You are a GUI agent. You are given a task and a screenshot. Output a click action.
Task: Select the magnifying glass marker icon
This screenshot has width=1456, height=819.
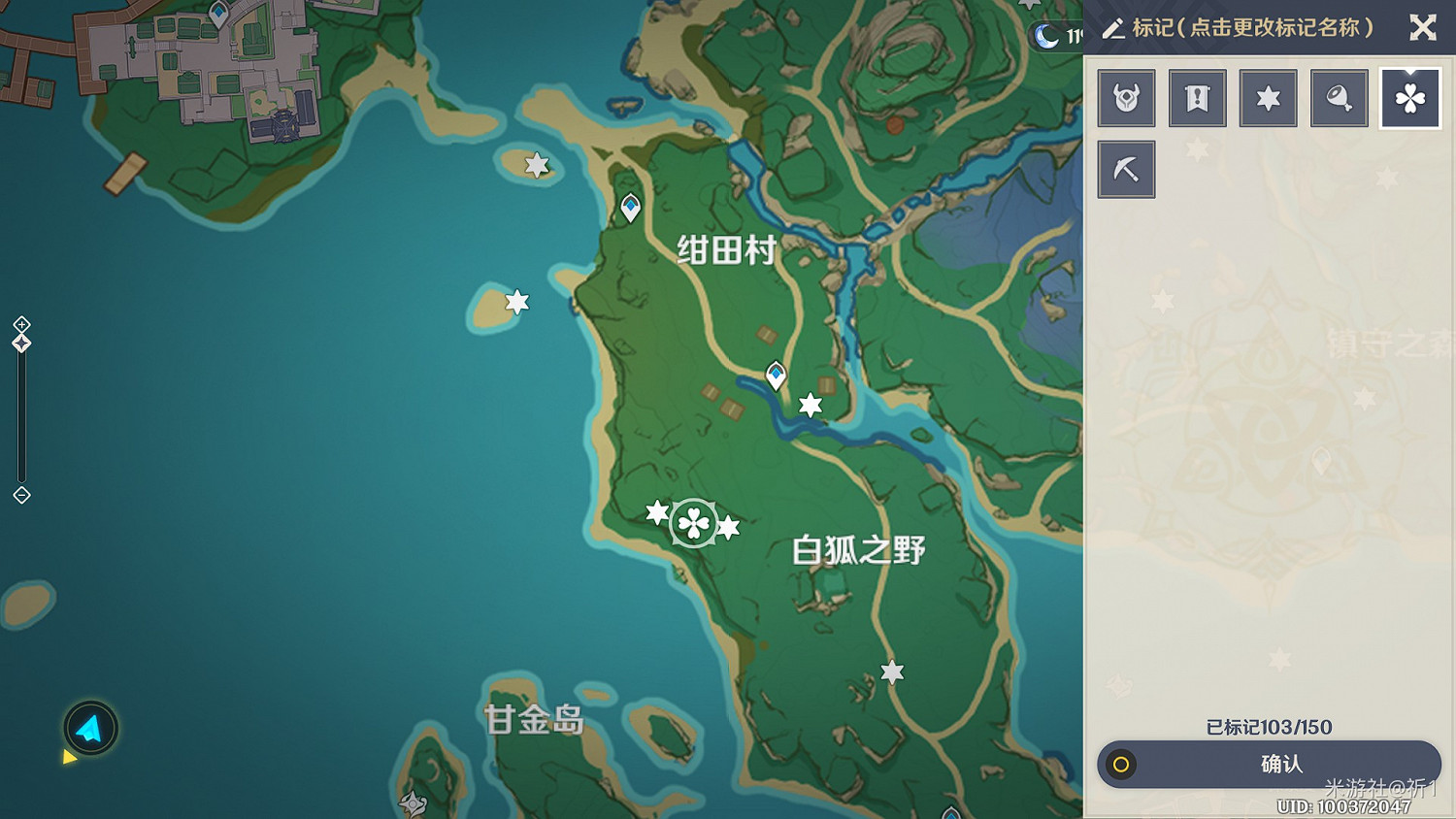[x=1339, y=98]
